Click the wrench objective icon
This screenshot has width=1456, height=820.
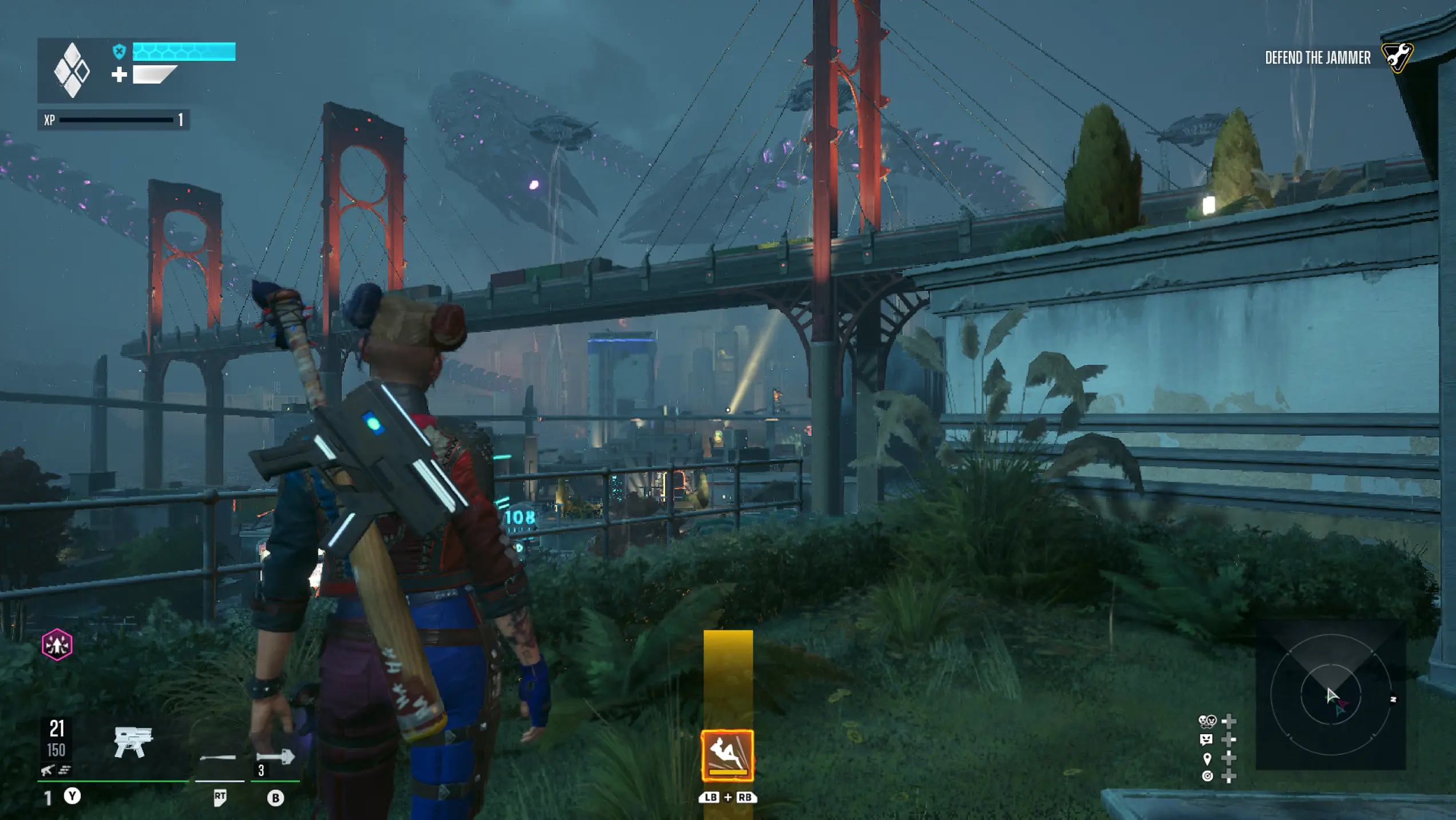point(1397,58)
